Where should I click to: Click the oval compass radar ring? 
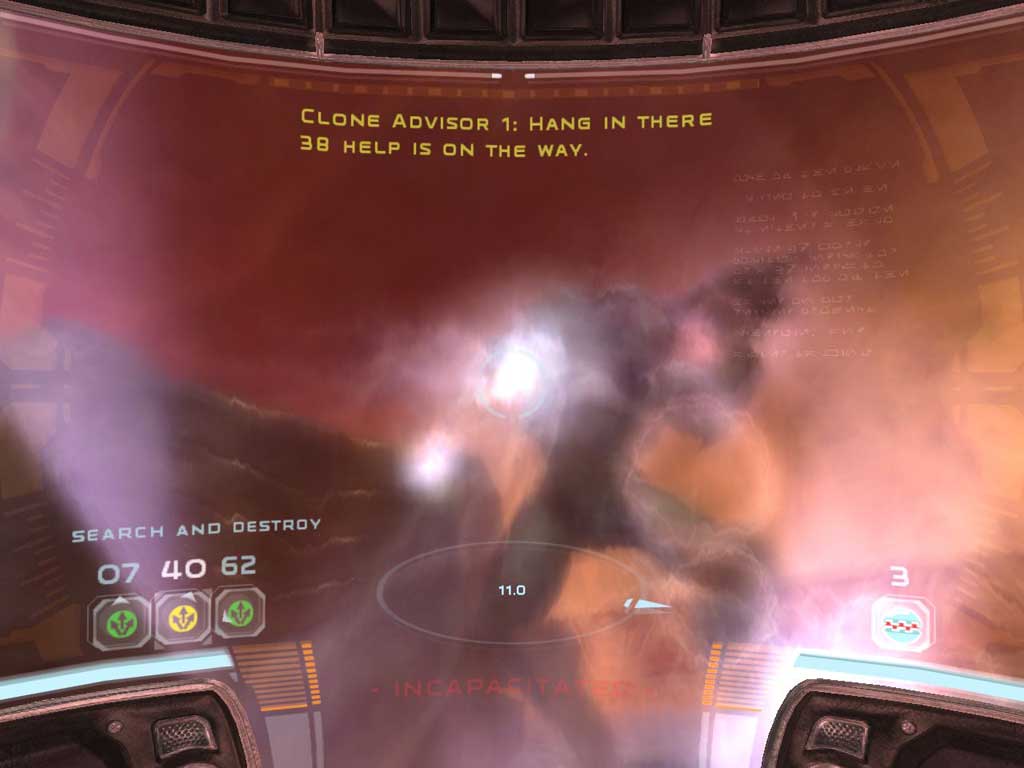coord(510,591)
